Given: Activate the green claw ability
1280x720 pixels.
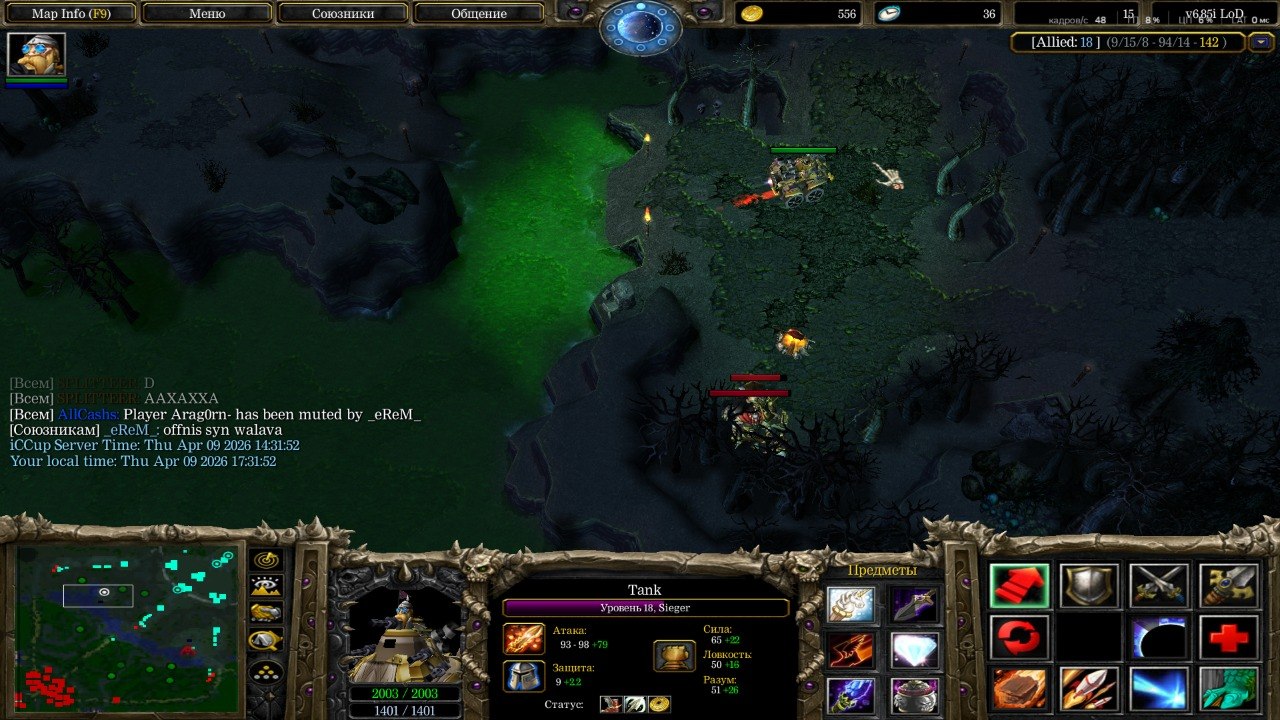Looking at the screenshot, I should [x=1229, y=689].
